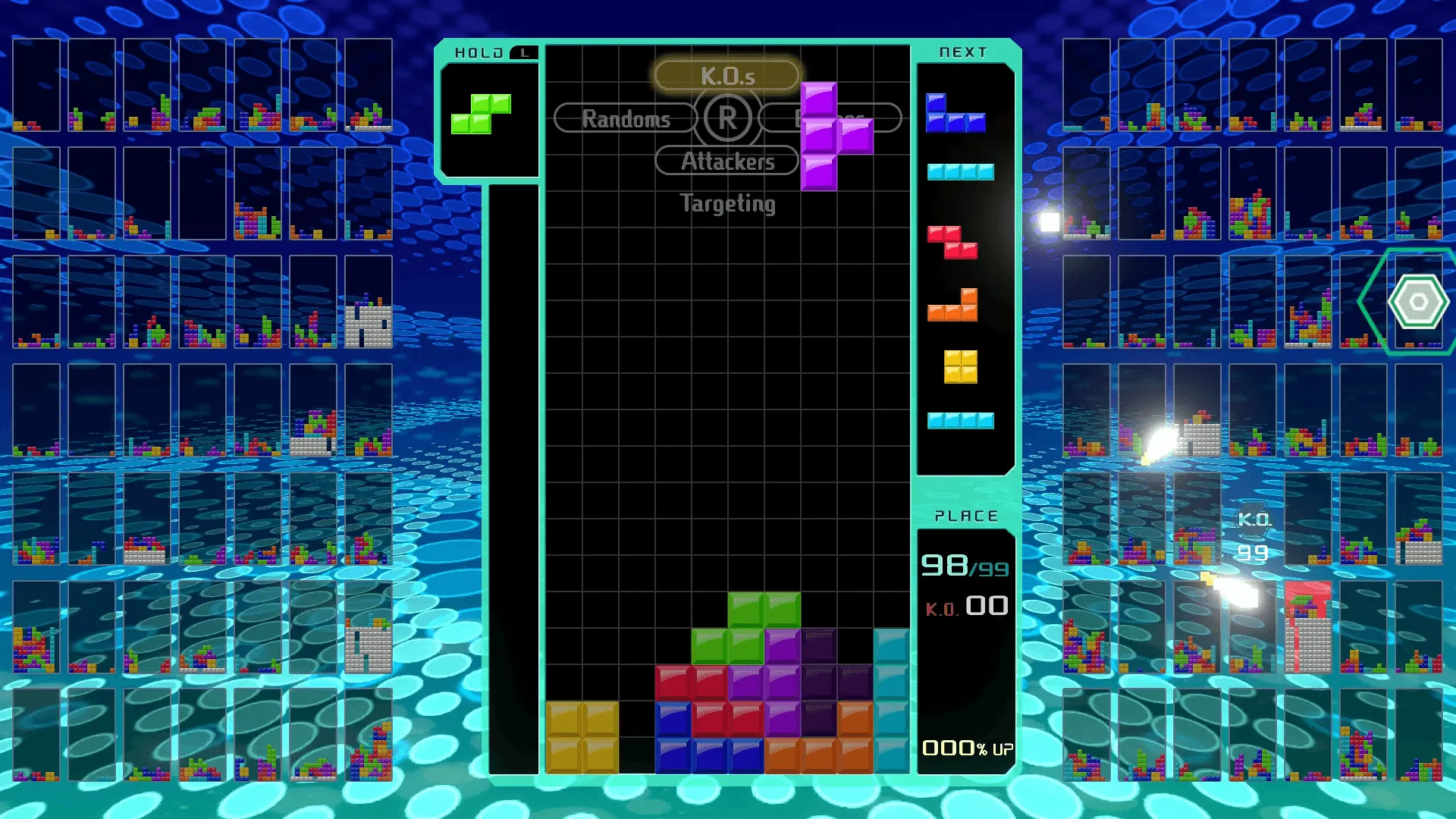Select the orange L piece in Next queue
This screenshot has height=819, width=1456.
pyautogui.click(x=953, y=305)
